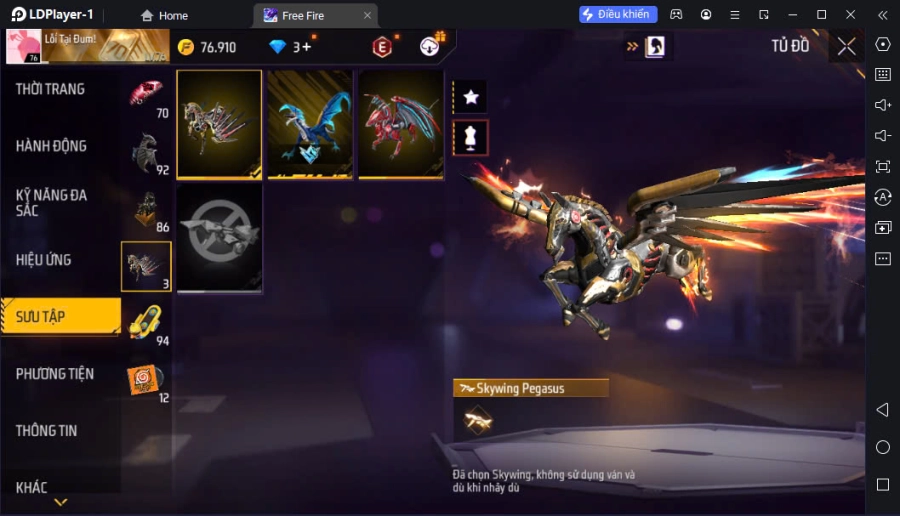Switch to the THÔNG TIN tab
Viewport: 900px width, 516px height.
tap(46, 431)
